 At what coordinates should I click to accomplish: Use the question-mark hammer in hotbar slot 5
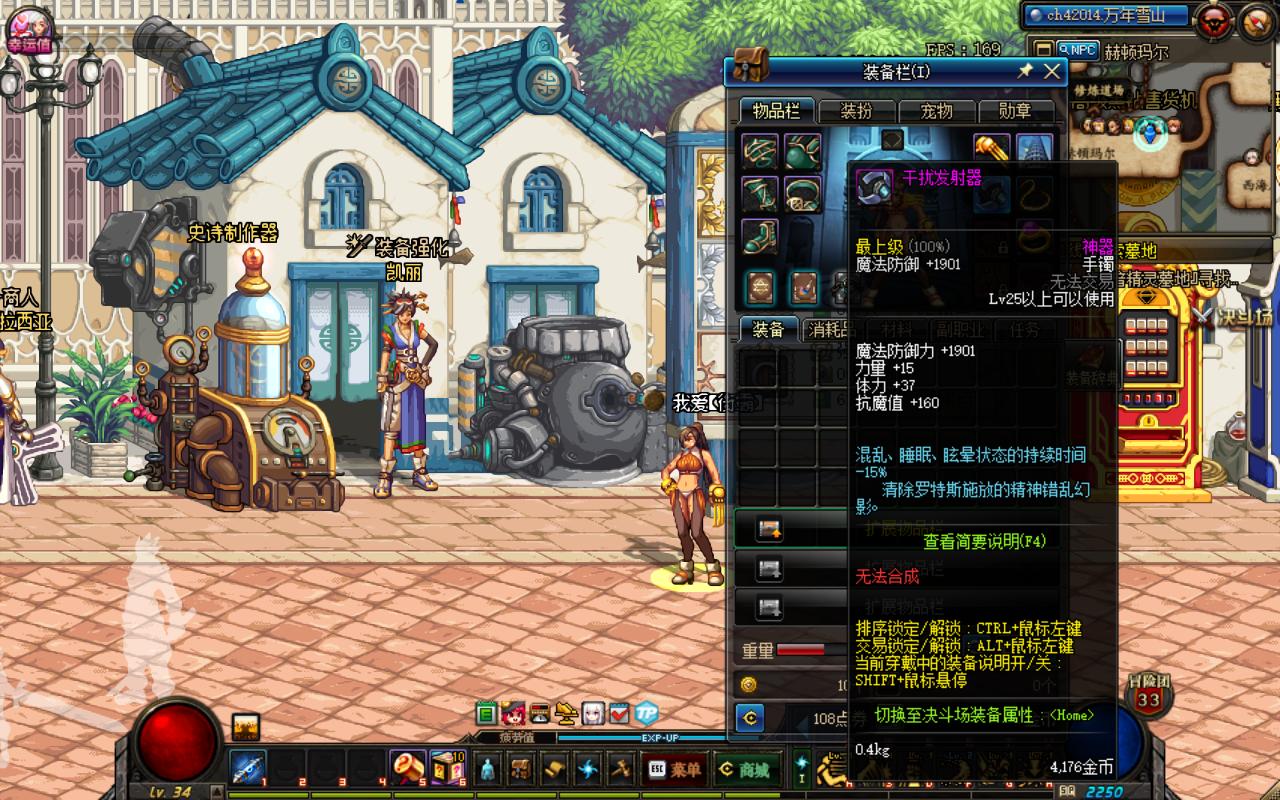[407, 768]
